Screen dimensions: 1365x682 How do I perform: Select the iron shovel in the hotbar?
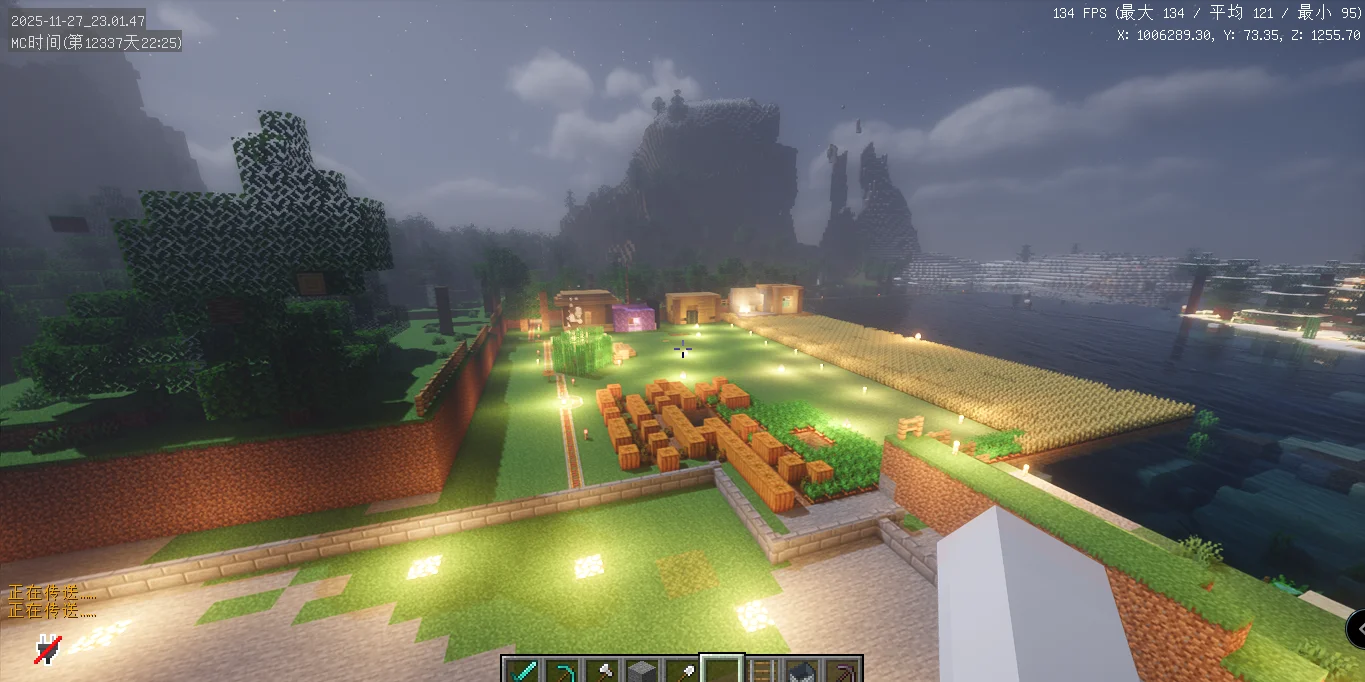point(682,671)
